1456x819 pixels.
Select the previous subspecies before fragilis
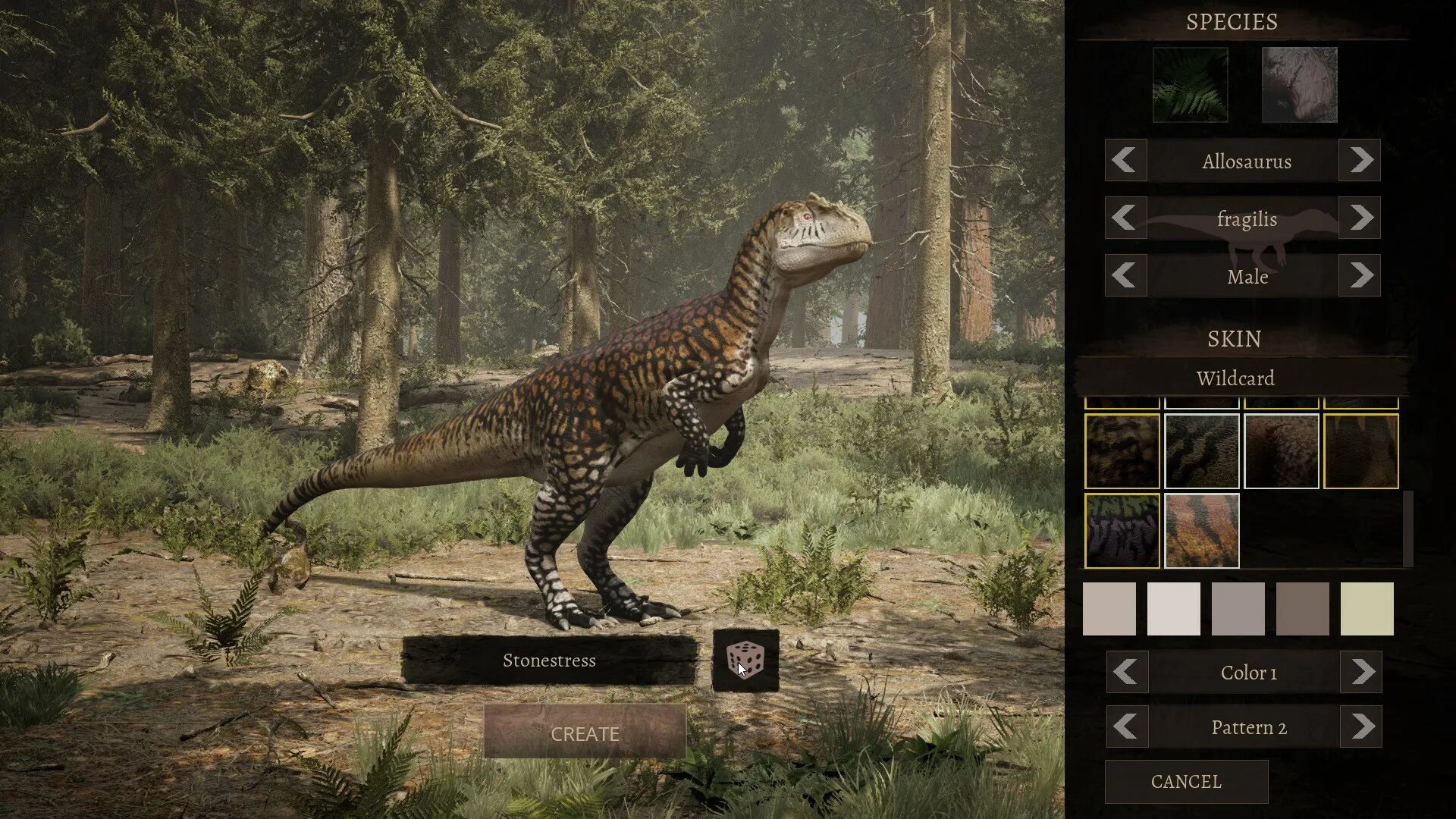click(x=1125, y=218)
